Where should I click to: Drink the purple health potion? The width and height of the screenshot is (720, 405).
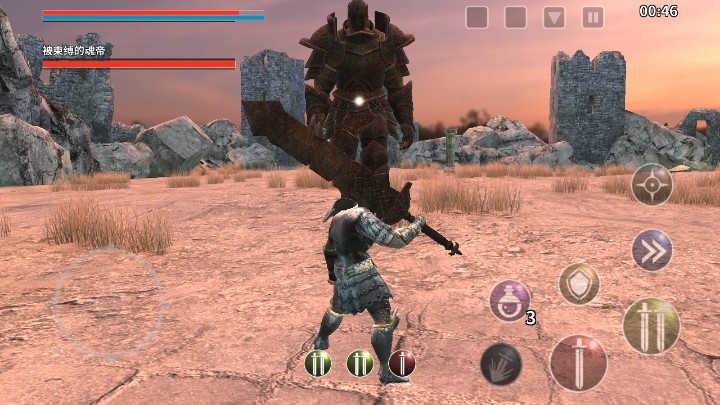(509, 301)
